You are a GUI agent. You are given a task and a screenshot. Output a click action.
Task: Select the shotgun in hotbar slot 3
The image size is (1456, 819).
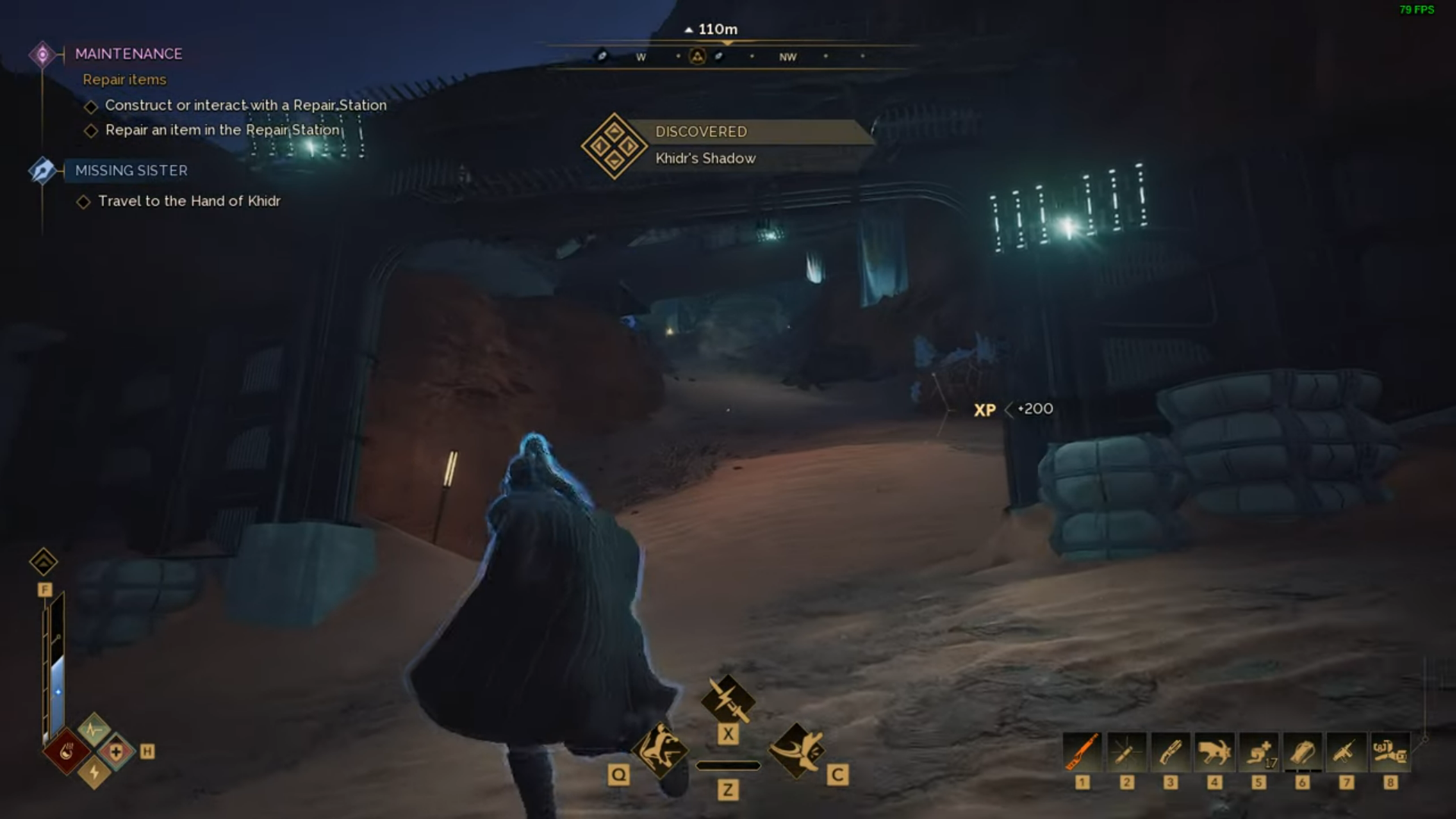1171,753
